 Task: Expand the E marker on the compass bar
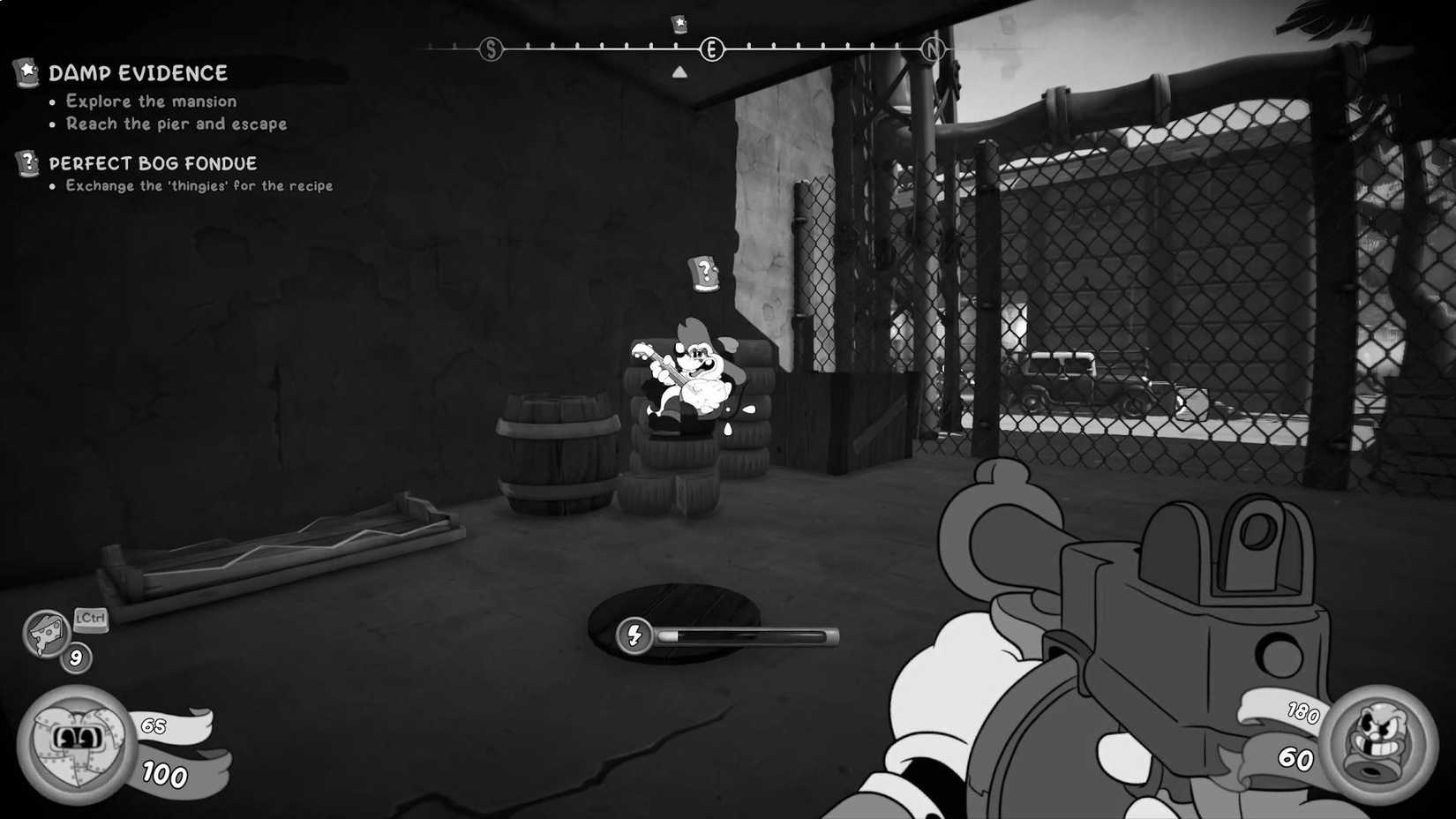(x=711, y=49)
